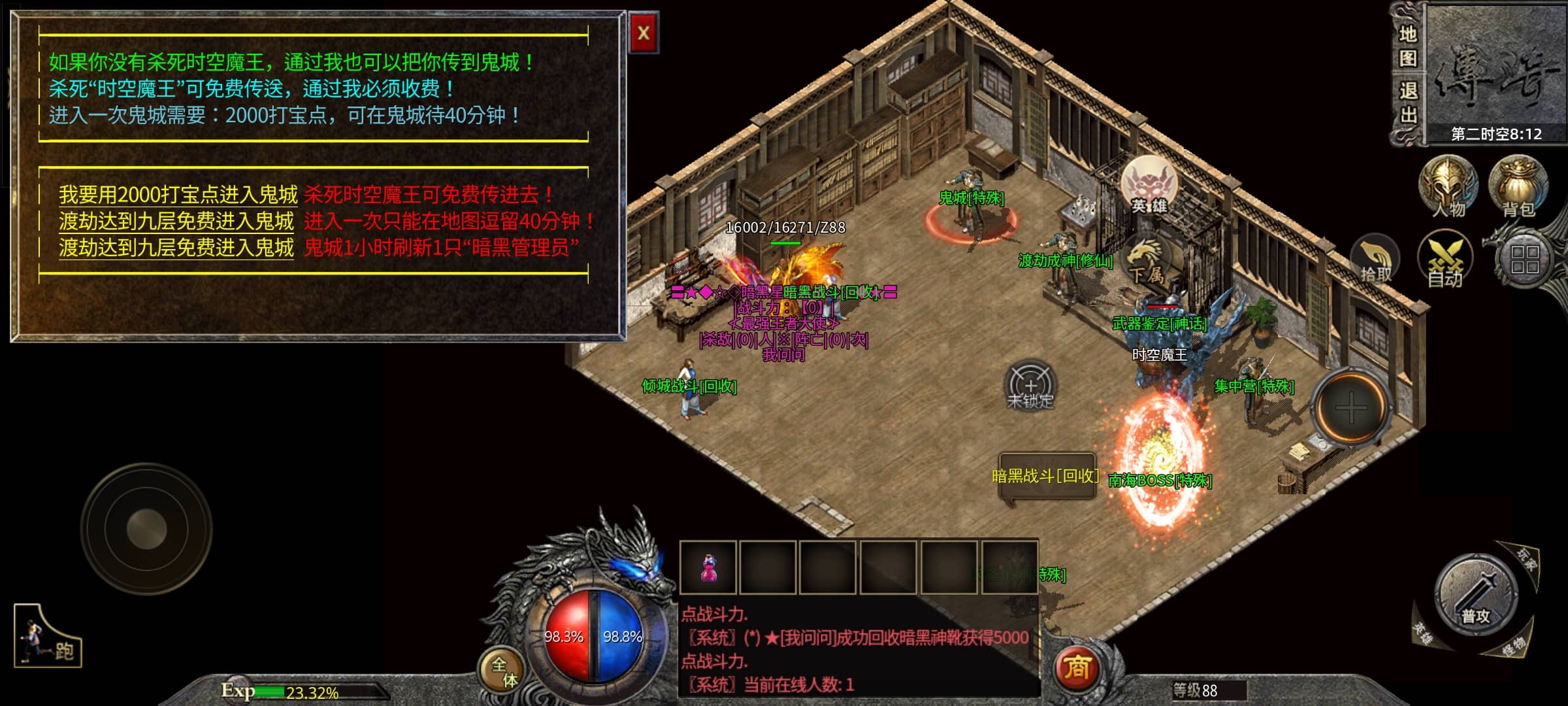Open the 商 shop button
Image resolution: width=1568 pixels, height=706 pixels.
point(1077,668)
